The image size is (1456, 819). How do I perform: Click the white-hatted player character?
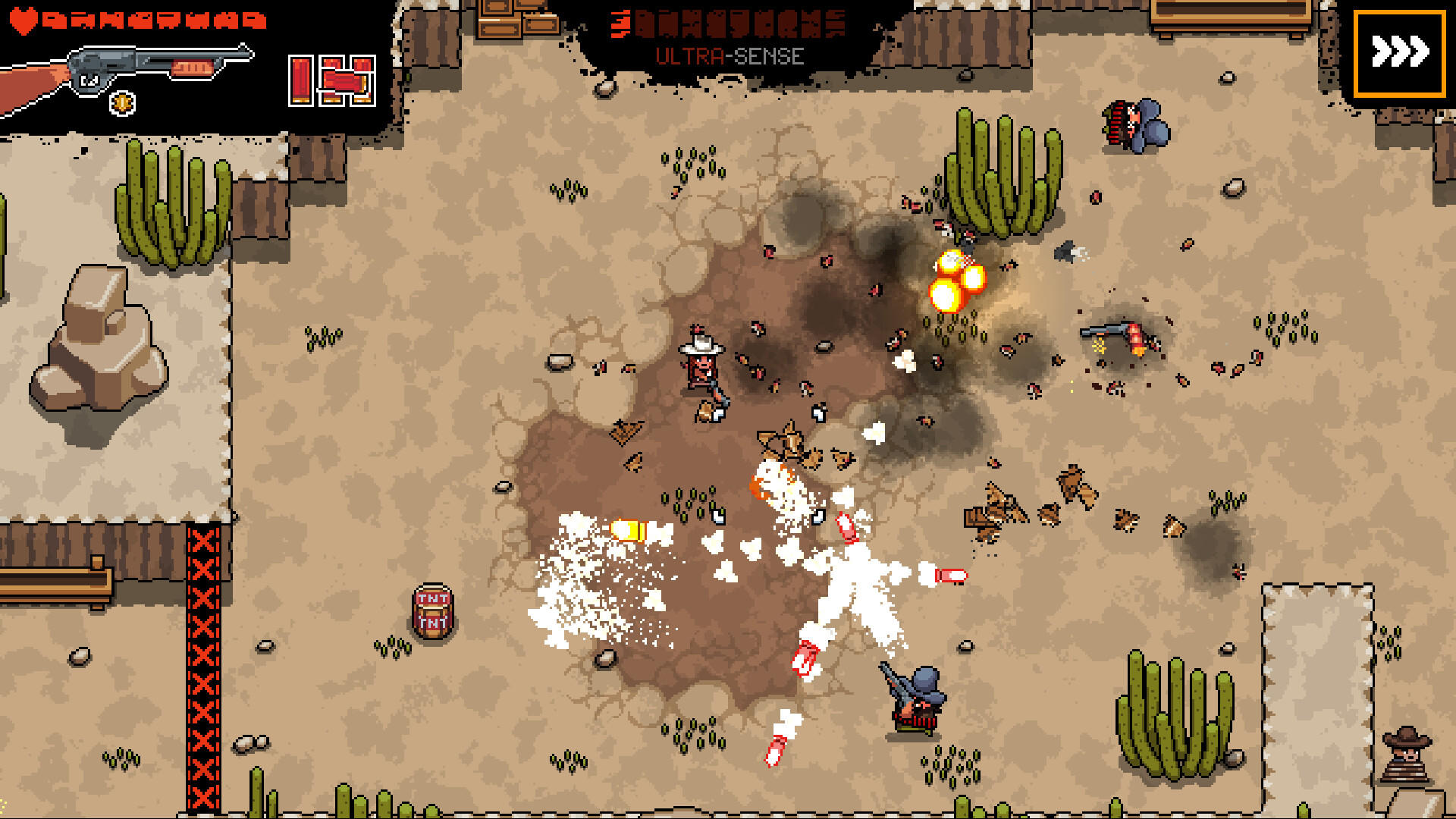(701, 364)
